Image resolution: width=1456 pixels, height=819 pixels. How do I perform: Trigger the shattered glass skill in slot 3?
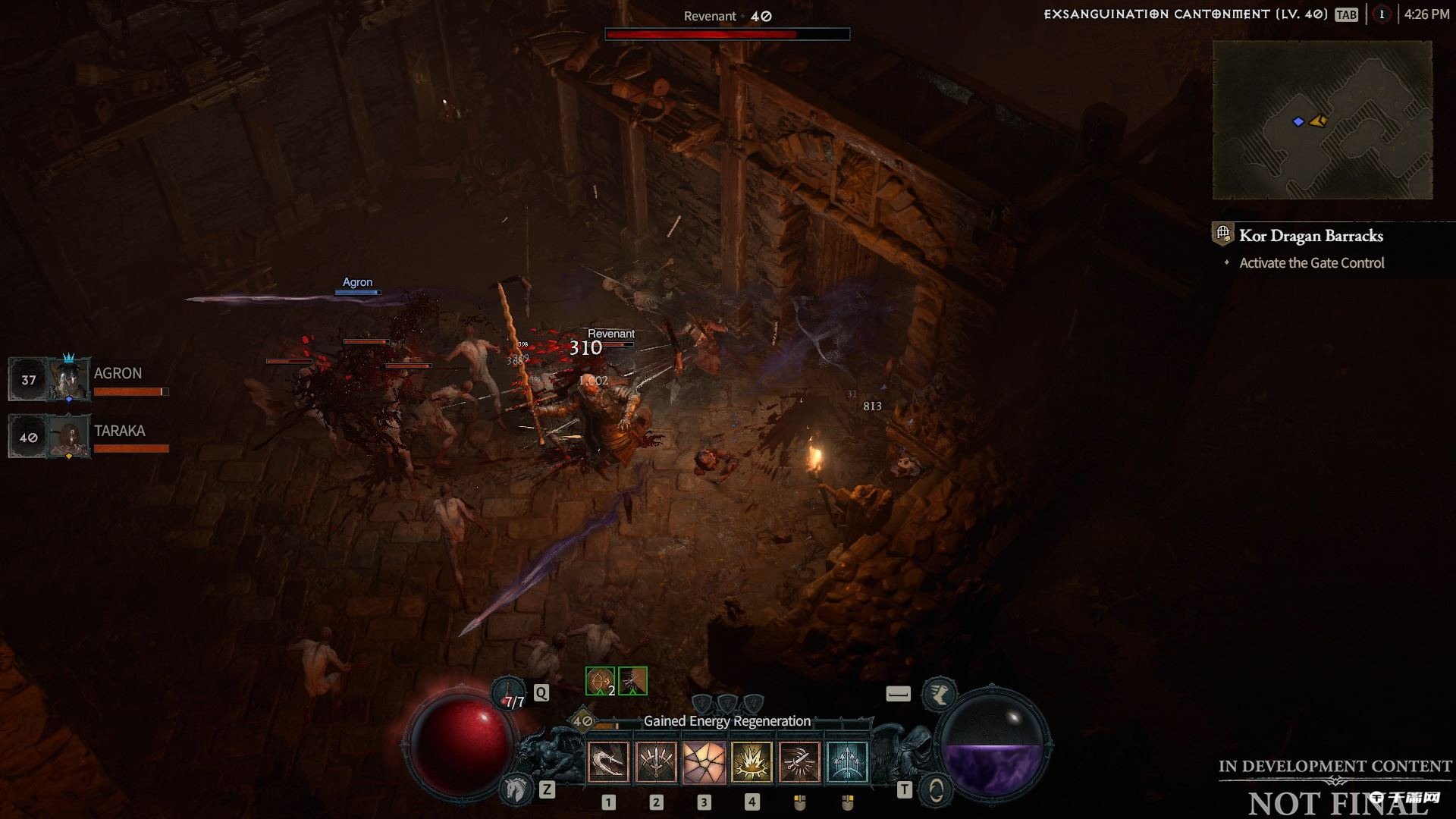(704, 761)
